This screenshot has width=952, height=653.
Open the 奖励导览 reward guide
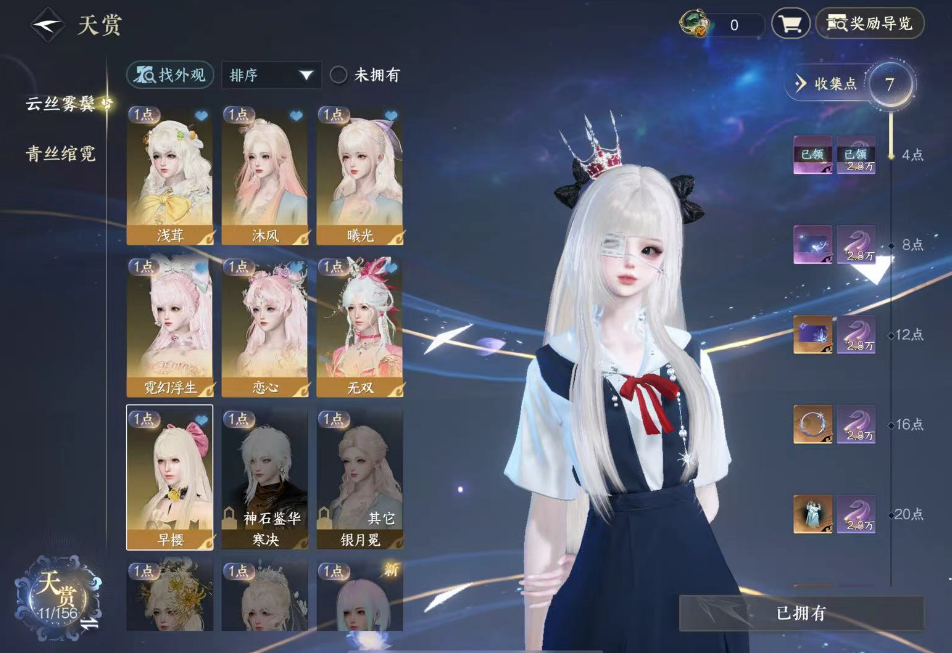click(x=869, y=24)
